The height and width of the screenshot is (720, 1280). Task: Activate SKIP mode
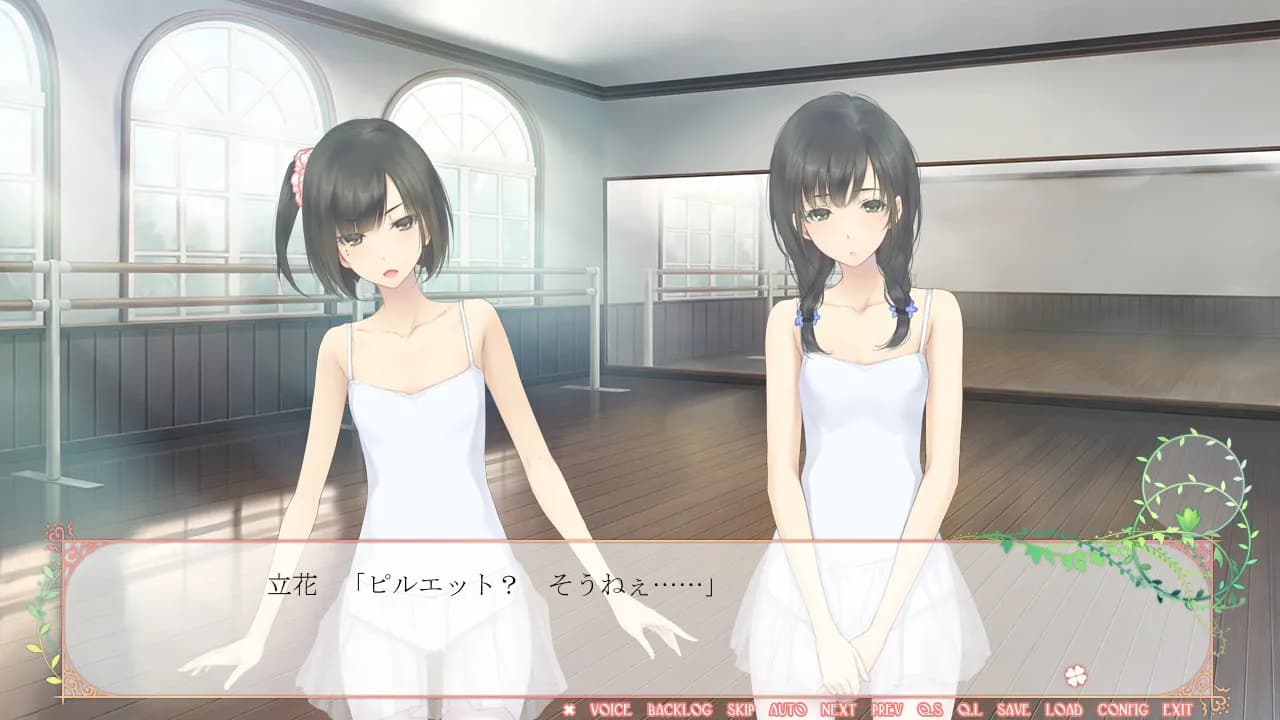(x=741, y=709)
